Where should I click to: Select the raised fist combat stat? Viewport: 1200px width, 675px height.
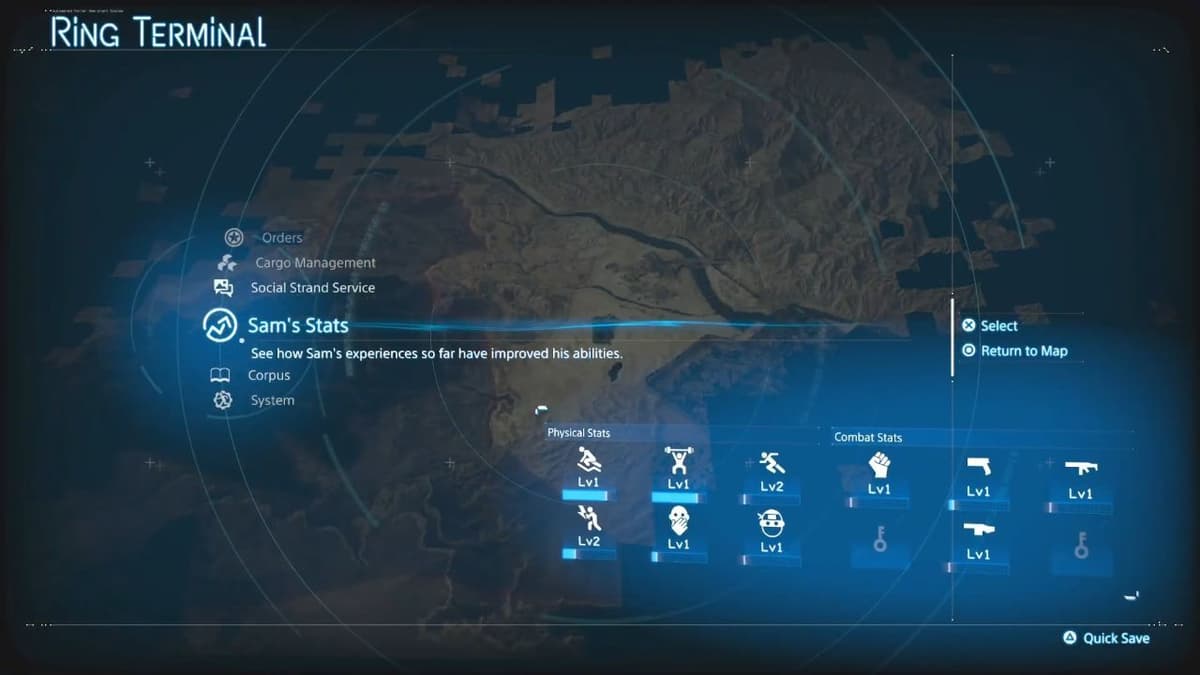tap(879, 465)
